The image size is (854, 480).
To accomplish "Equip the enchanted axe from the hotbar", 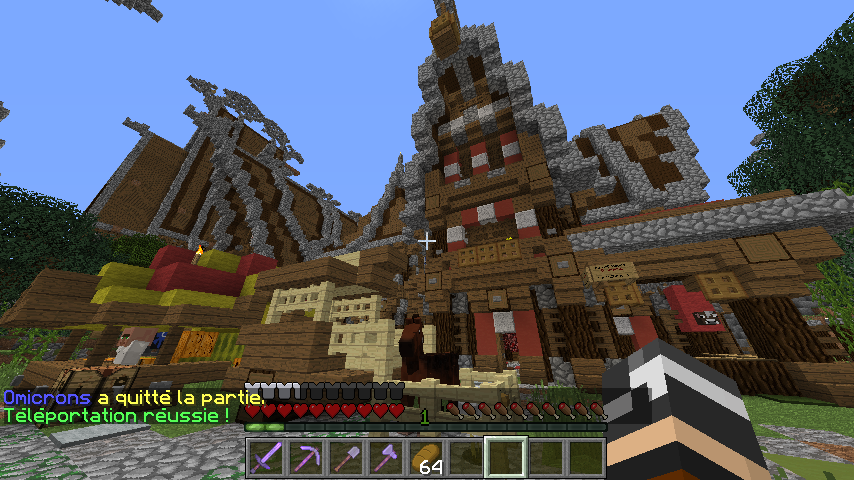I will pyautogui.click(x=386, y=457).
